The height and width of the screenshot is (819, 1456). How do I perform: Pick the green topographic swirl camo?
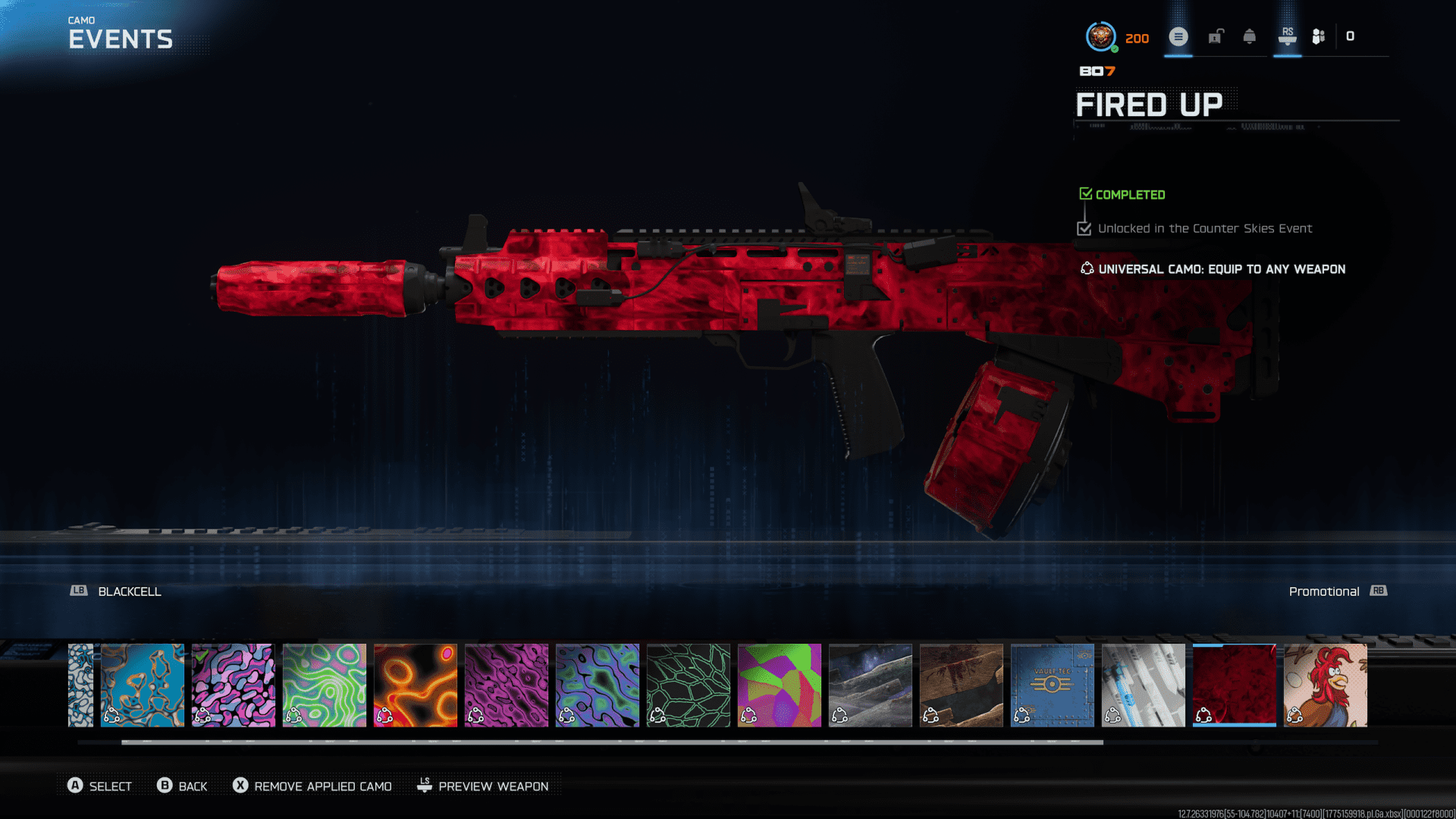(325, 685)
